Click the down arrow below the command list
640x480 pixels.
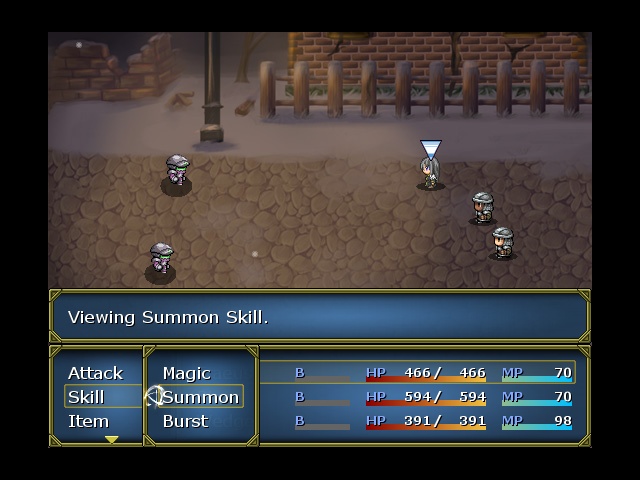(111, 439)
